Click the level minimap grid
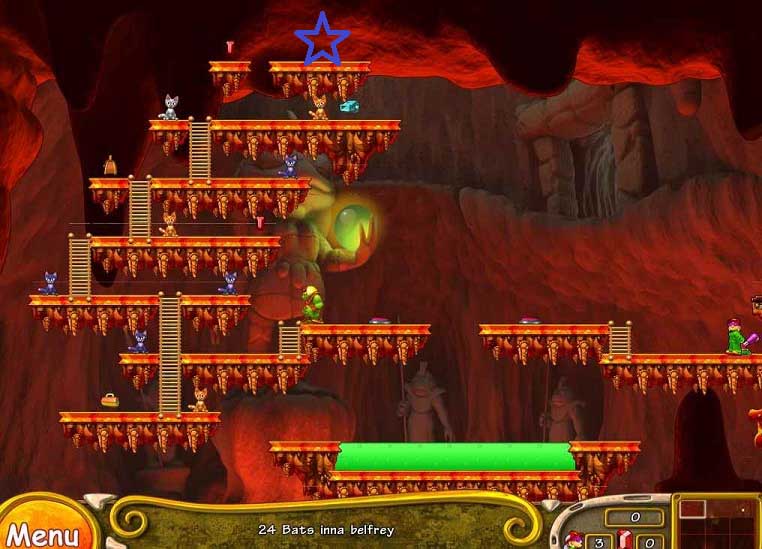The width and height of the screenshot is (762, 549). pyautogui.click(x=718, y=522)
